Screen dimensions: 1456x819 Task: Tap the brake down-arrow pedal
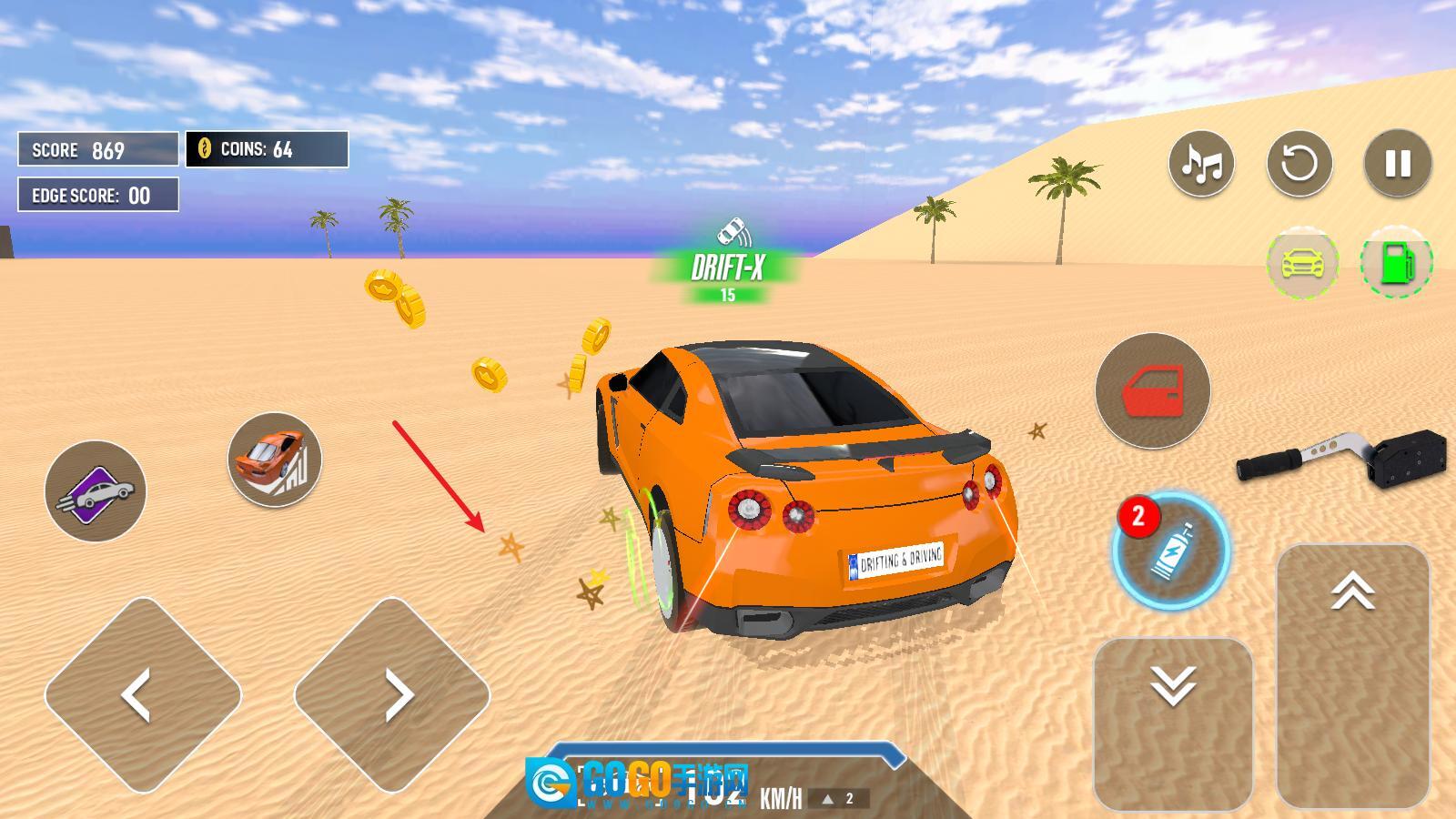tap(1173, 723)
